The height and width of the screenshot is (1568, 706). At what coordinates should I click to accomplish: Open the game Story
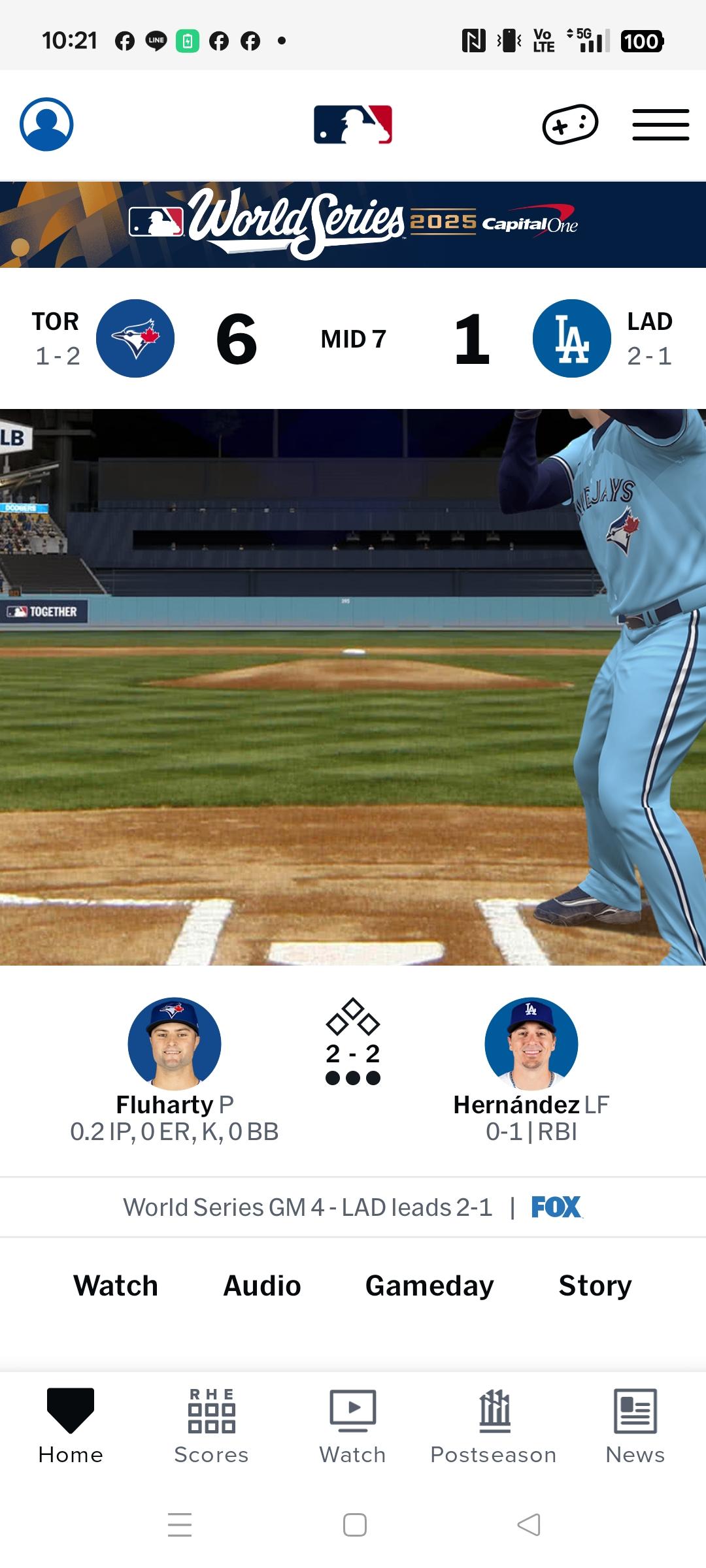[x=595, y=1286]
